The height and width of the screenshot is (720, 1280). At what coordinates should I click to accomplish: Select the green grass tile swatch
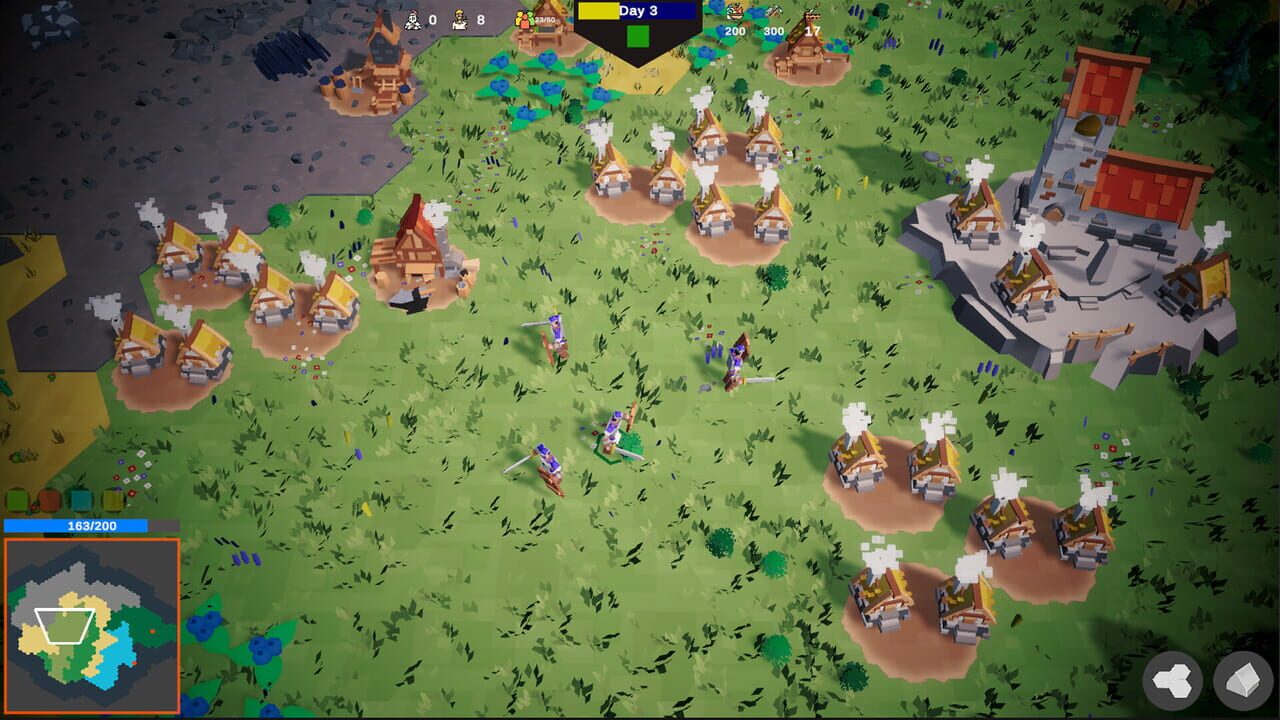click(x=17, y=501)
